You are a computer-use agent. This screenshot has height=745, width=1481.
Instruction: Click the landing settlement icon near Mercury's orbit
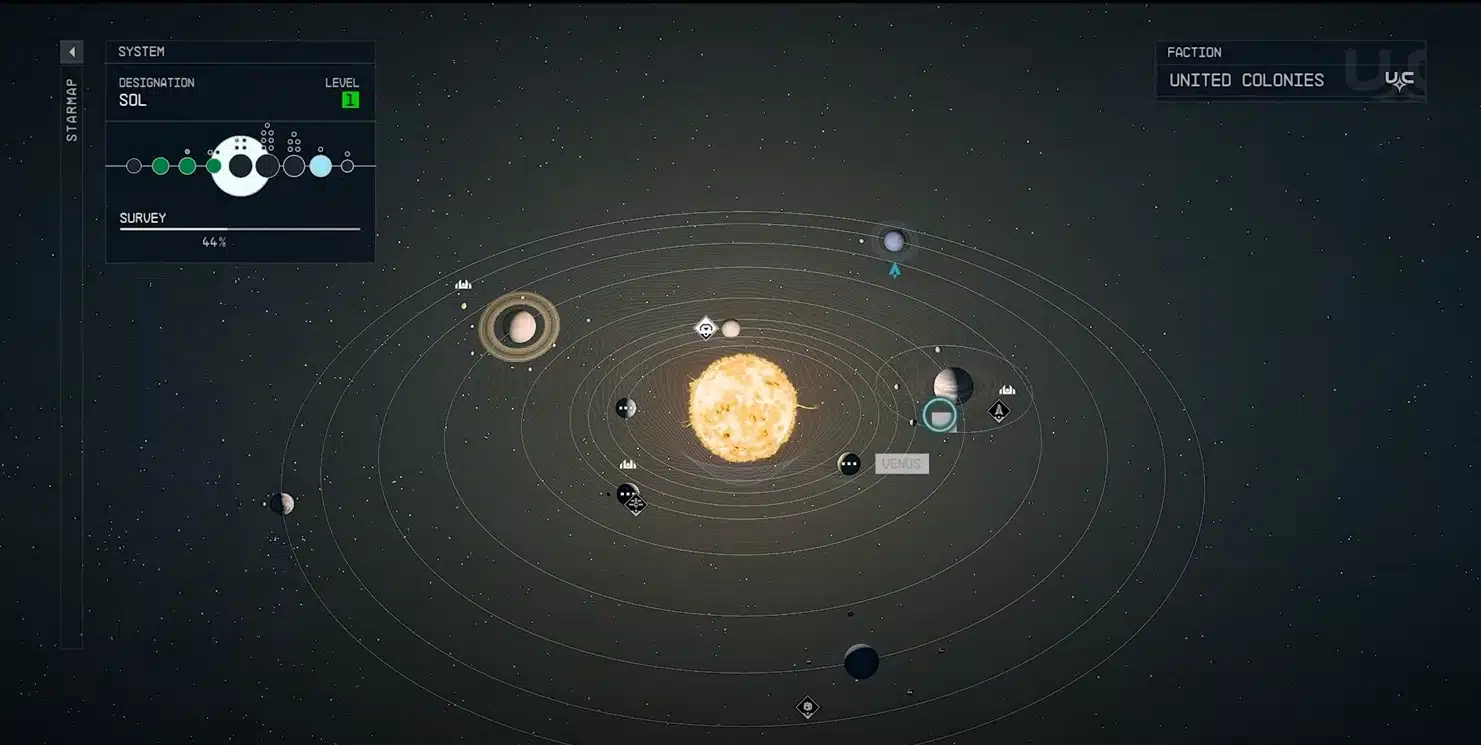point(628,462)
